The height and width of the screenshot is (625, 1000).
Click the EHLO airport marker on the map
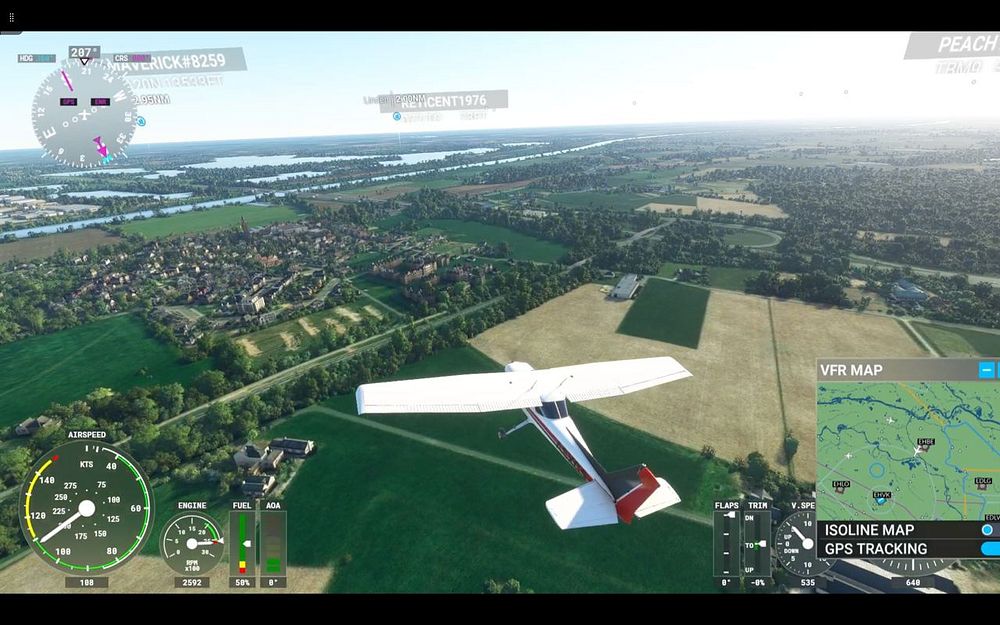click(840, 487)
